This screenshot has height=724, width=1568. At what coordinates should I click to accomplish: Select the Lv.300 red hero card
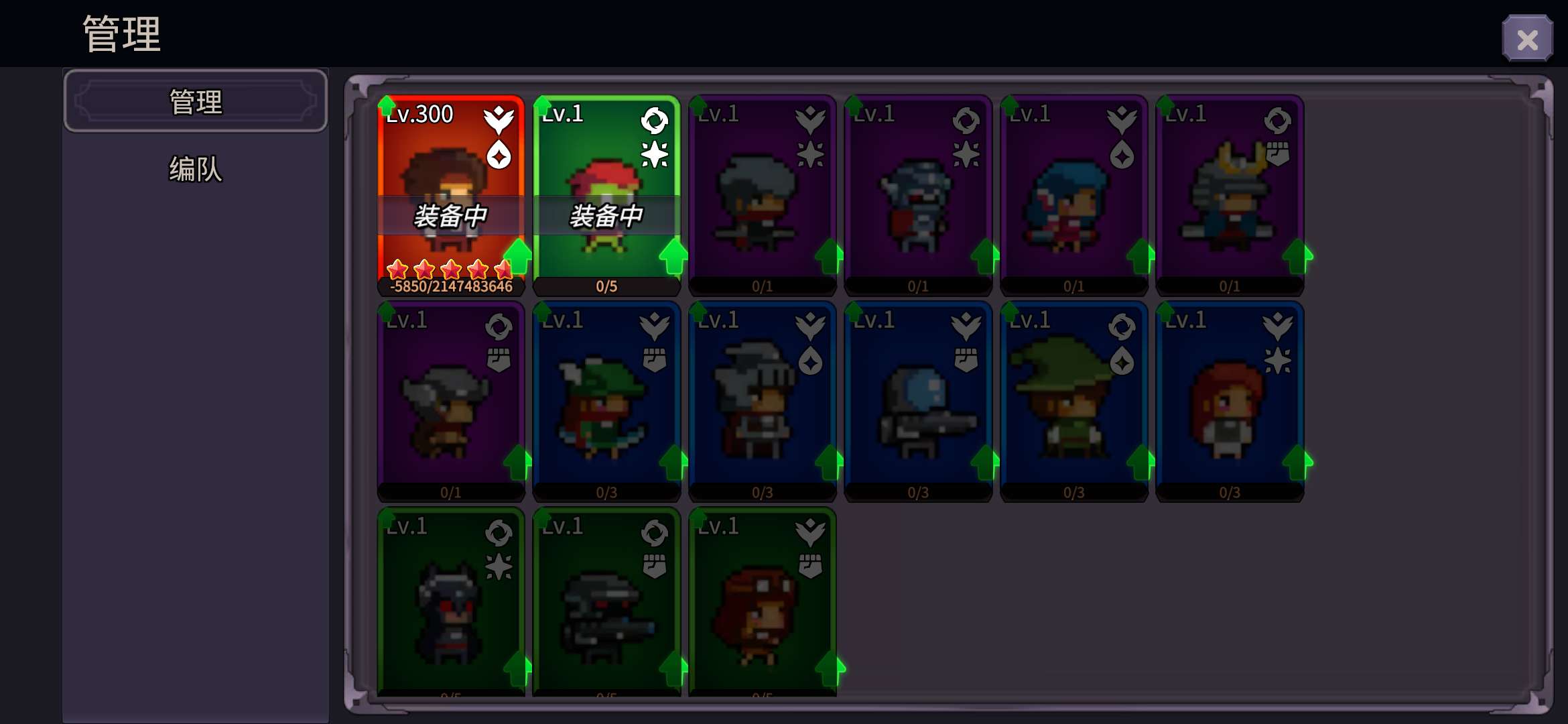(x=450, y=194)
